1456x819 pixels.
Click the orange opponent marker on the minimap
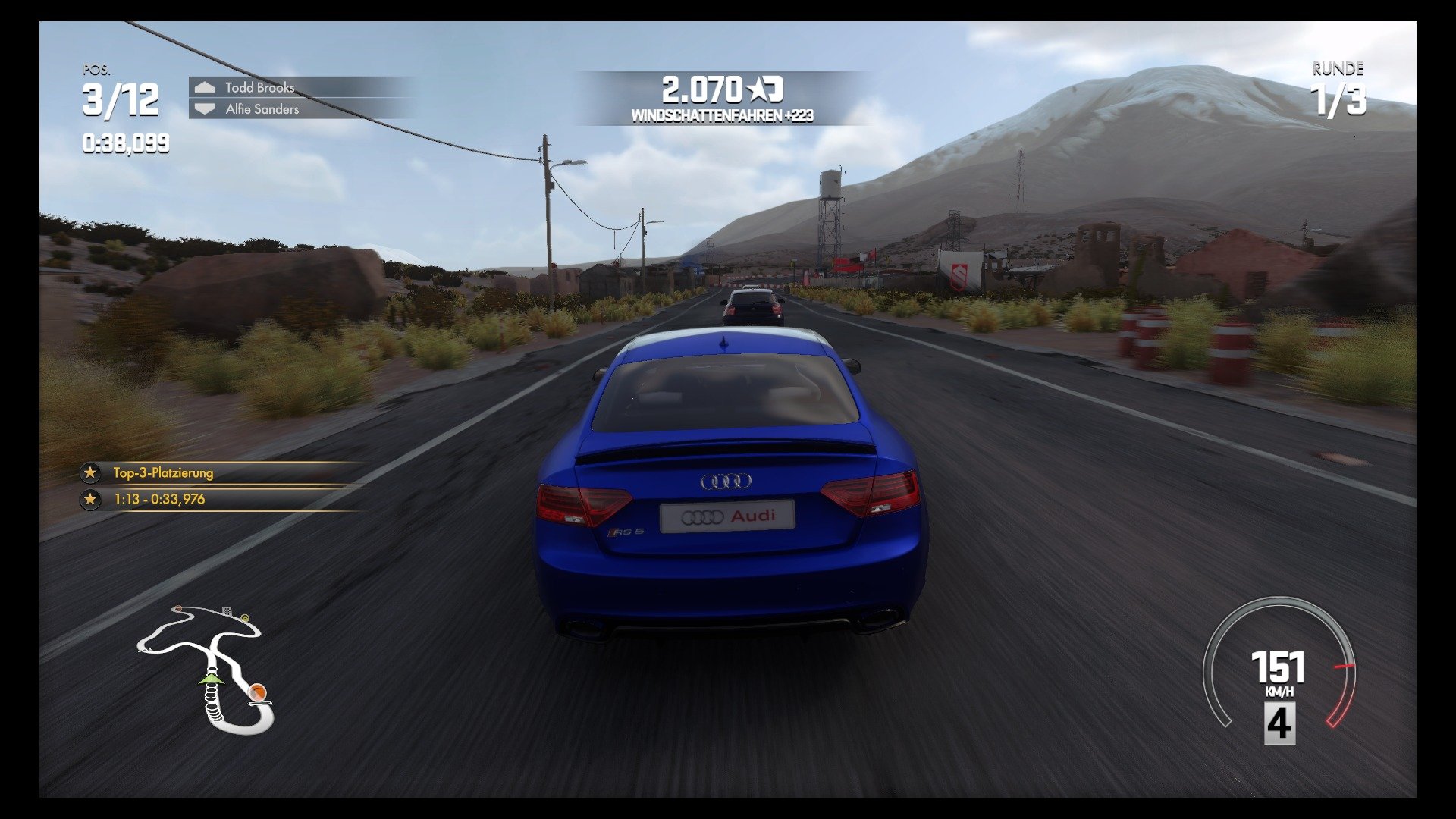257,692
